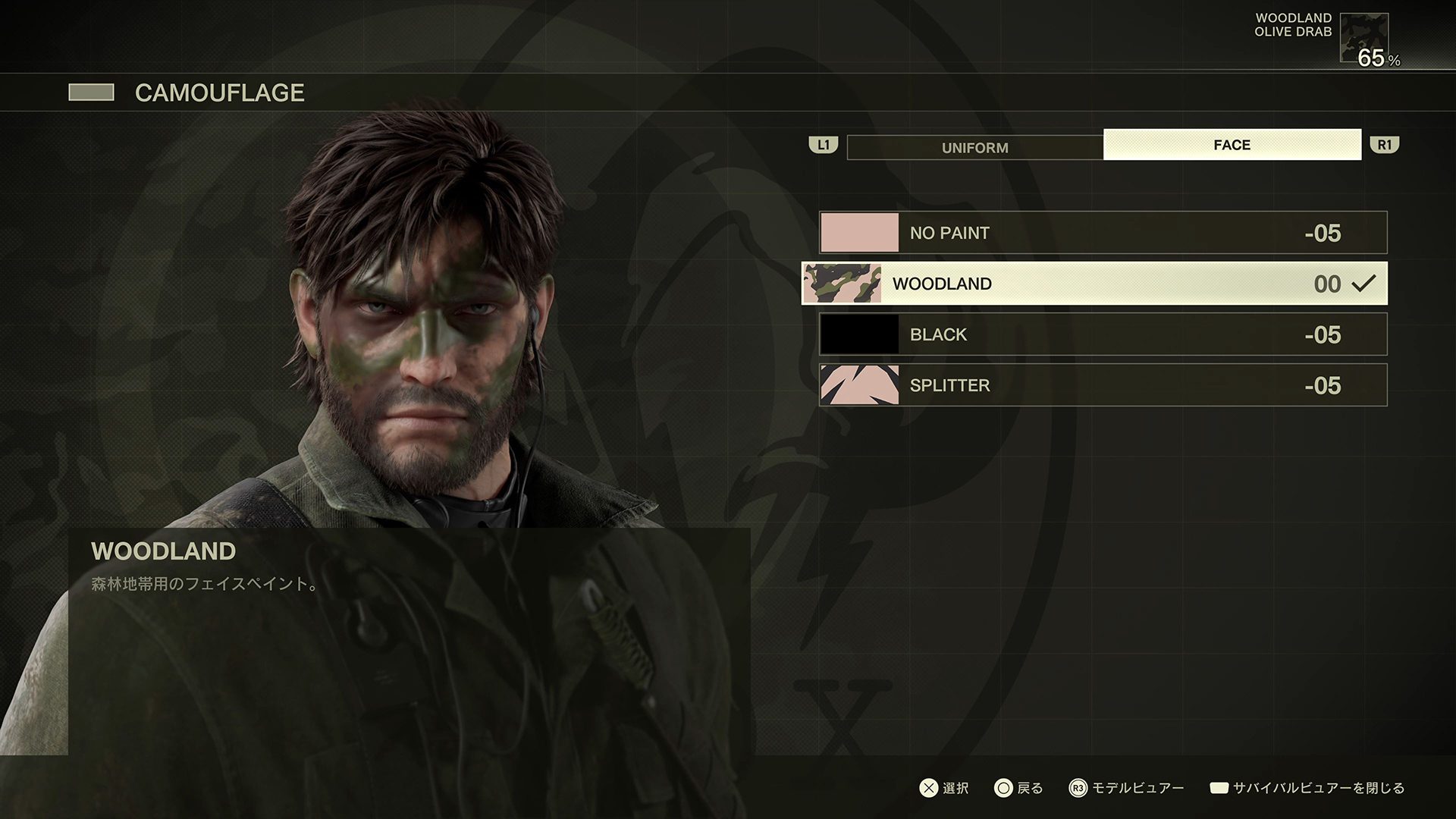The height and width of the screenshot is (819, 1456).
Task: Select the FACE tab
Action: (1232, 145)
